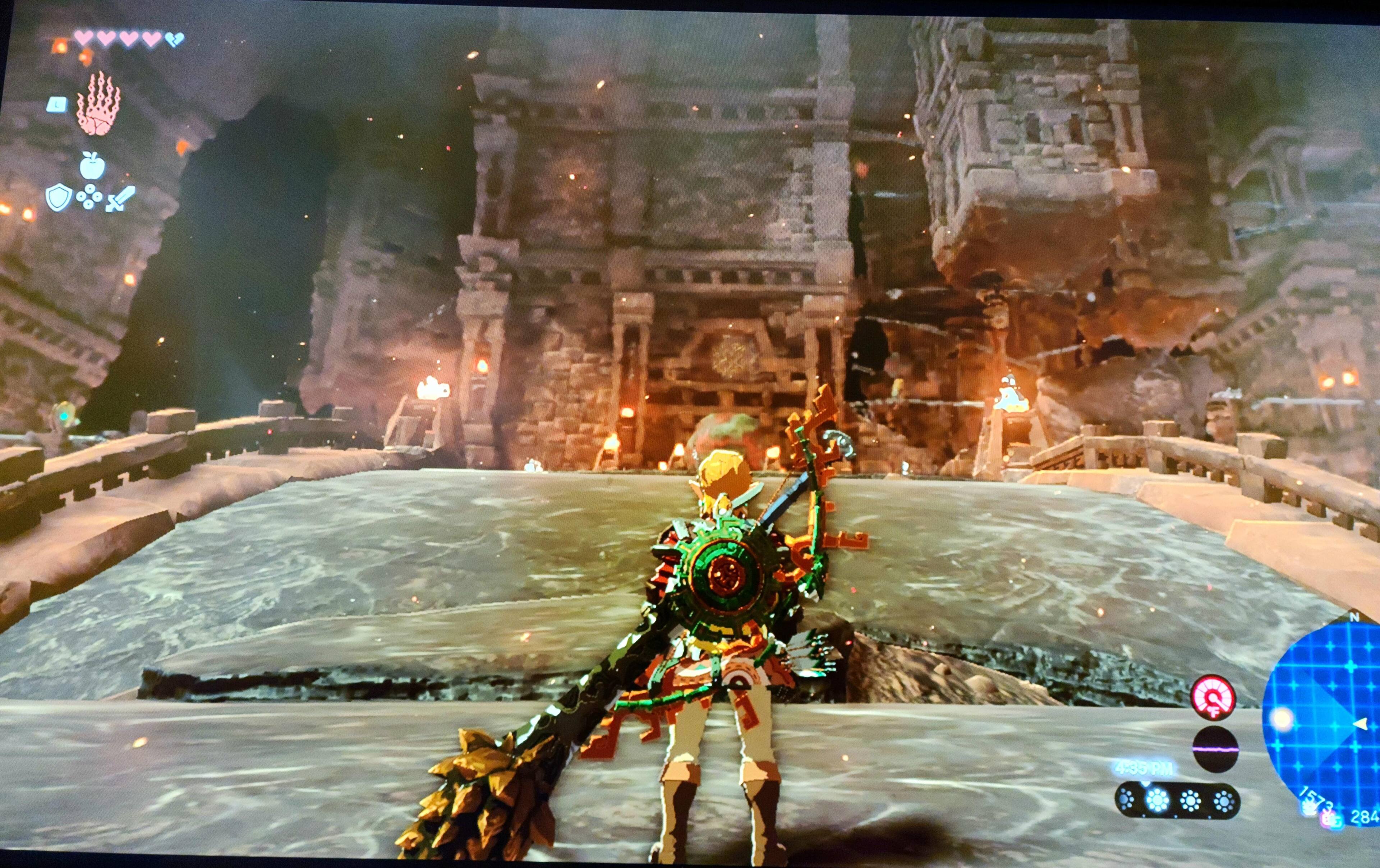Select the shield quick-swap icon
Viewport: 1380px width, 868px height.
pos(59,198)
